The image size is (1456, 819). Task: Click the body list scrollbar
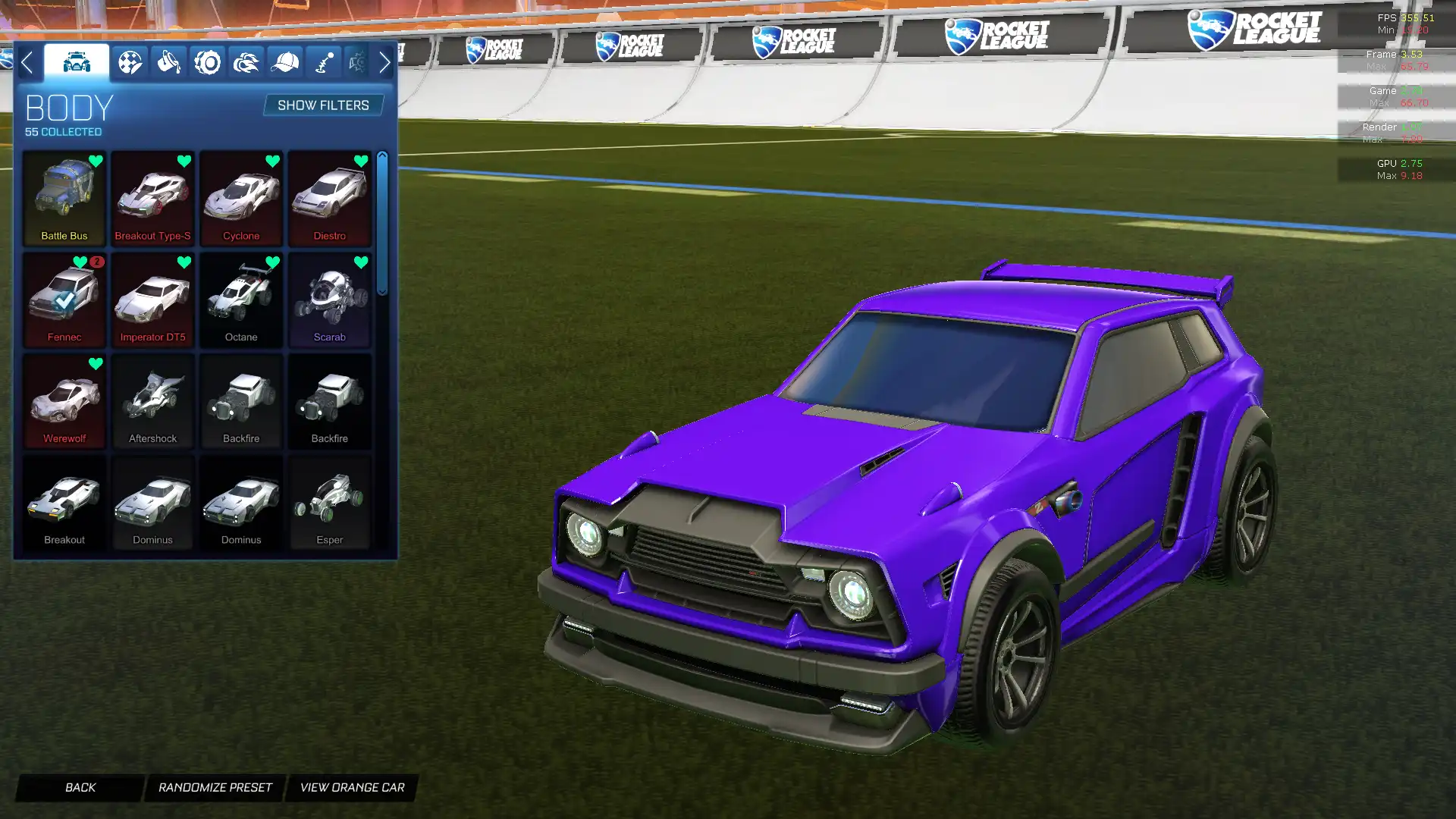coord(382,224)
